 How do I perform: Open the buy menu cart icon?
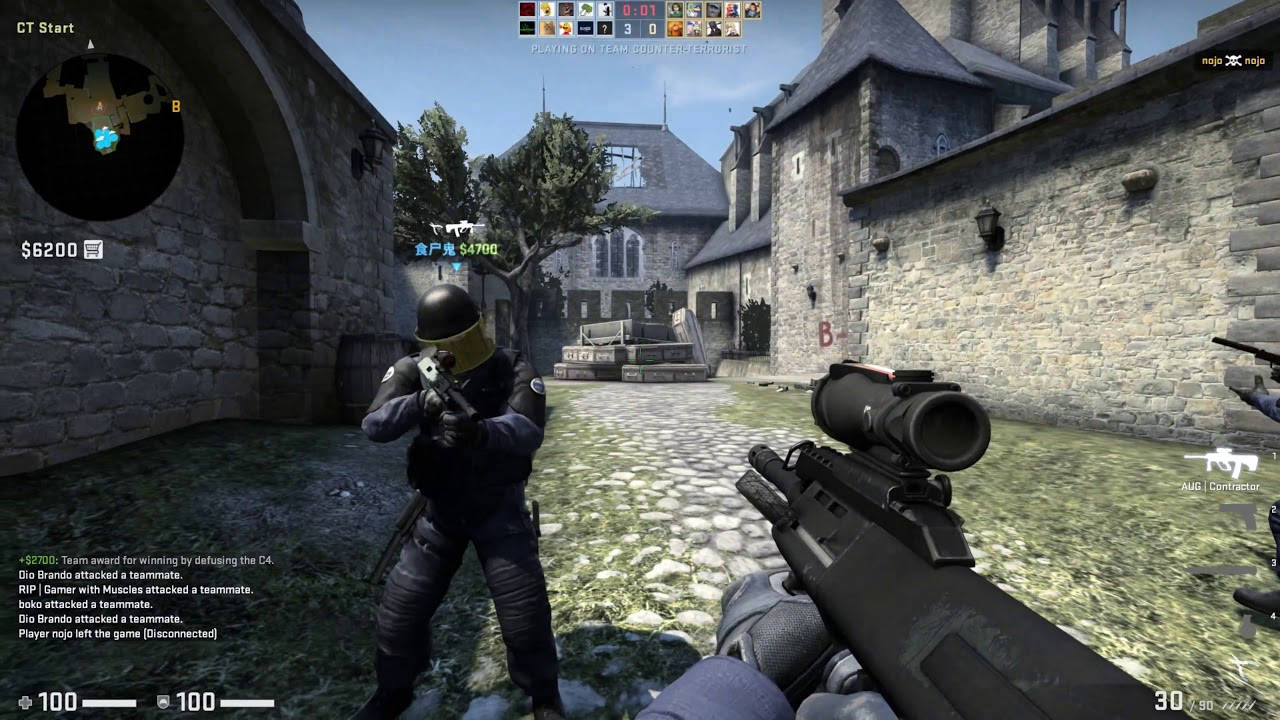94,249
